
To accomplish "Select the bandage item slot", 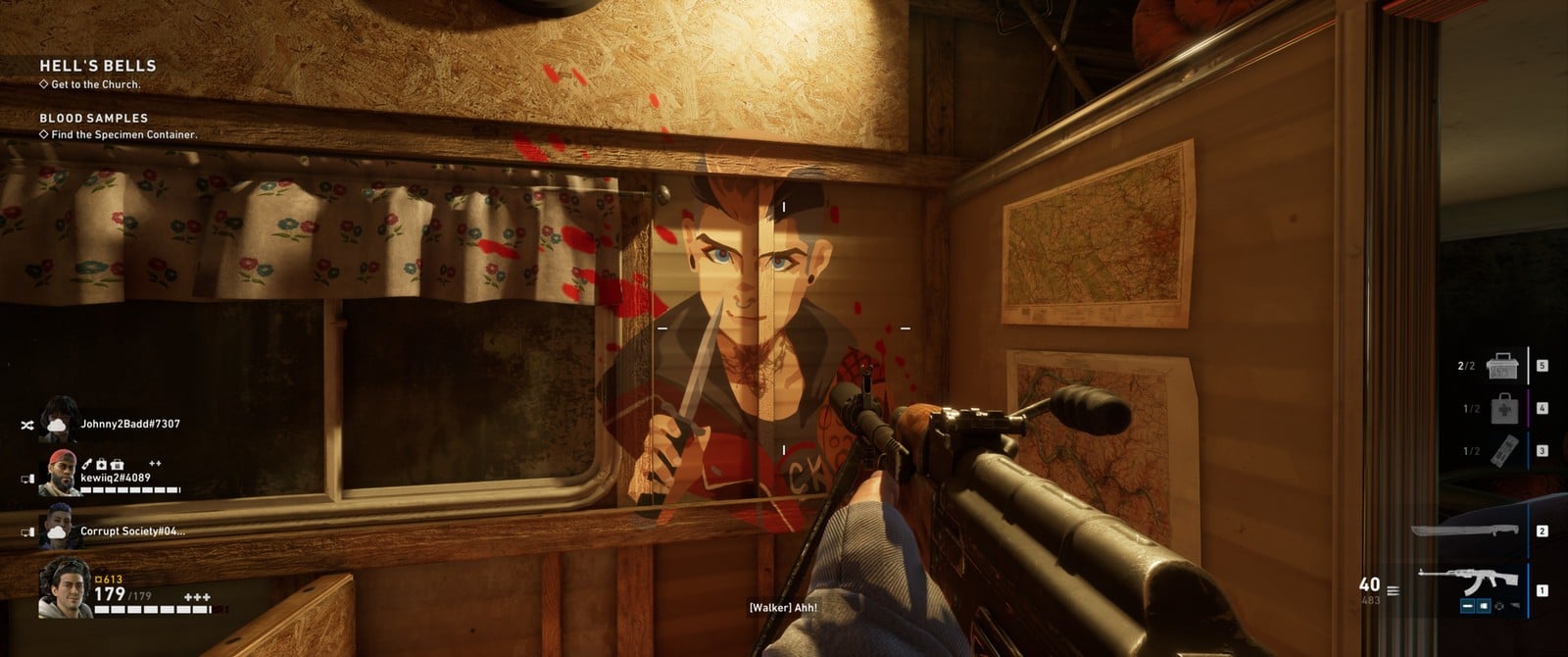I will point(1504,450).
